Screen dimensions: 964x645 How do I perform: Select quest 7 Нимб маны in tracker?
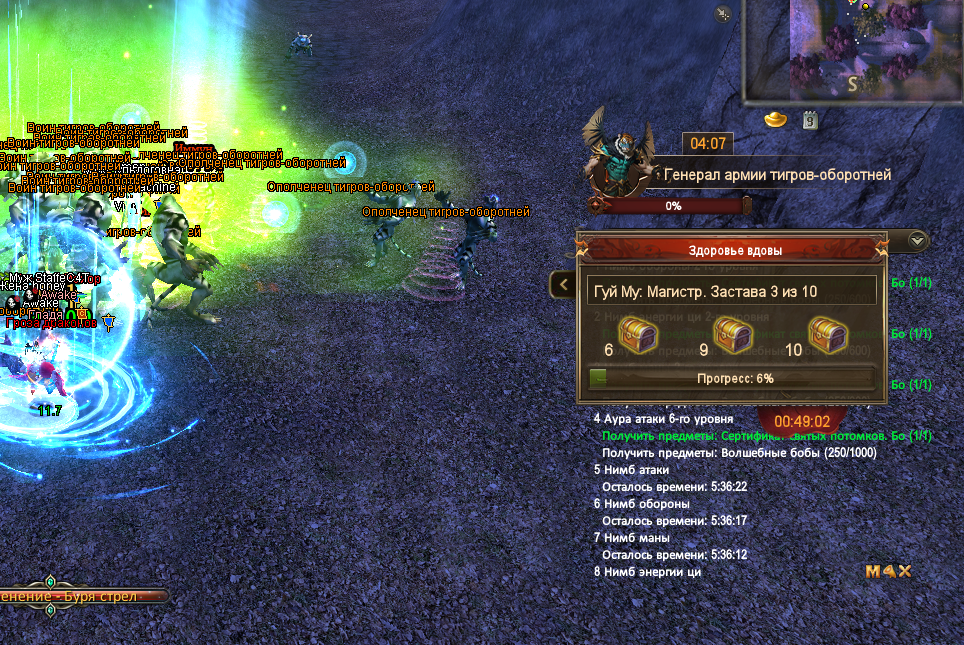(x=637, y=538)
